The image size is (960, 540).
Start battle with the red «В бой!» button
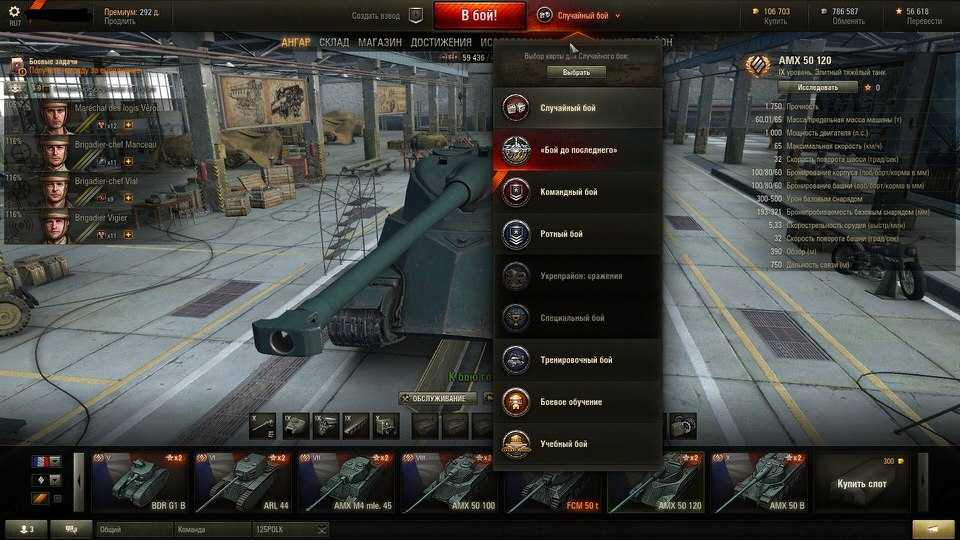(479, 15)
